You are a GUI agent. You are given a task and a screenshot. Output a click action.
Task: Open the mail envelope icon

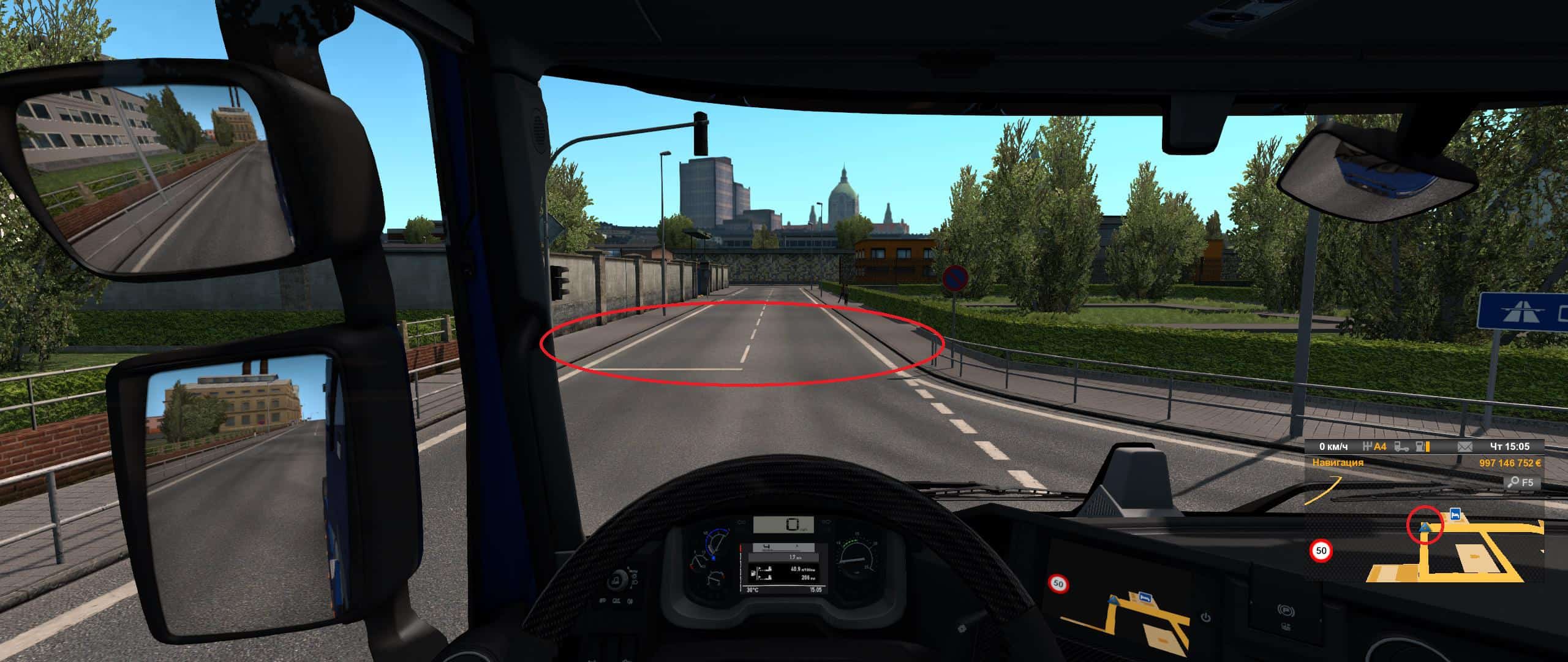tap(1464, 447)
